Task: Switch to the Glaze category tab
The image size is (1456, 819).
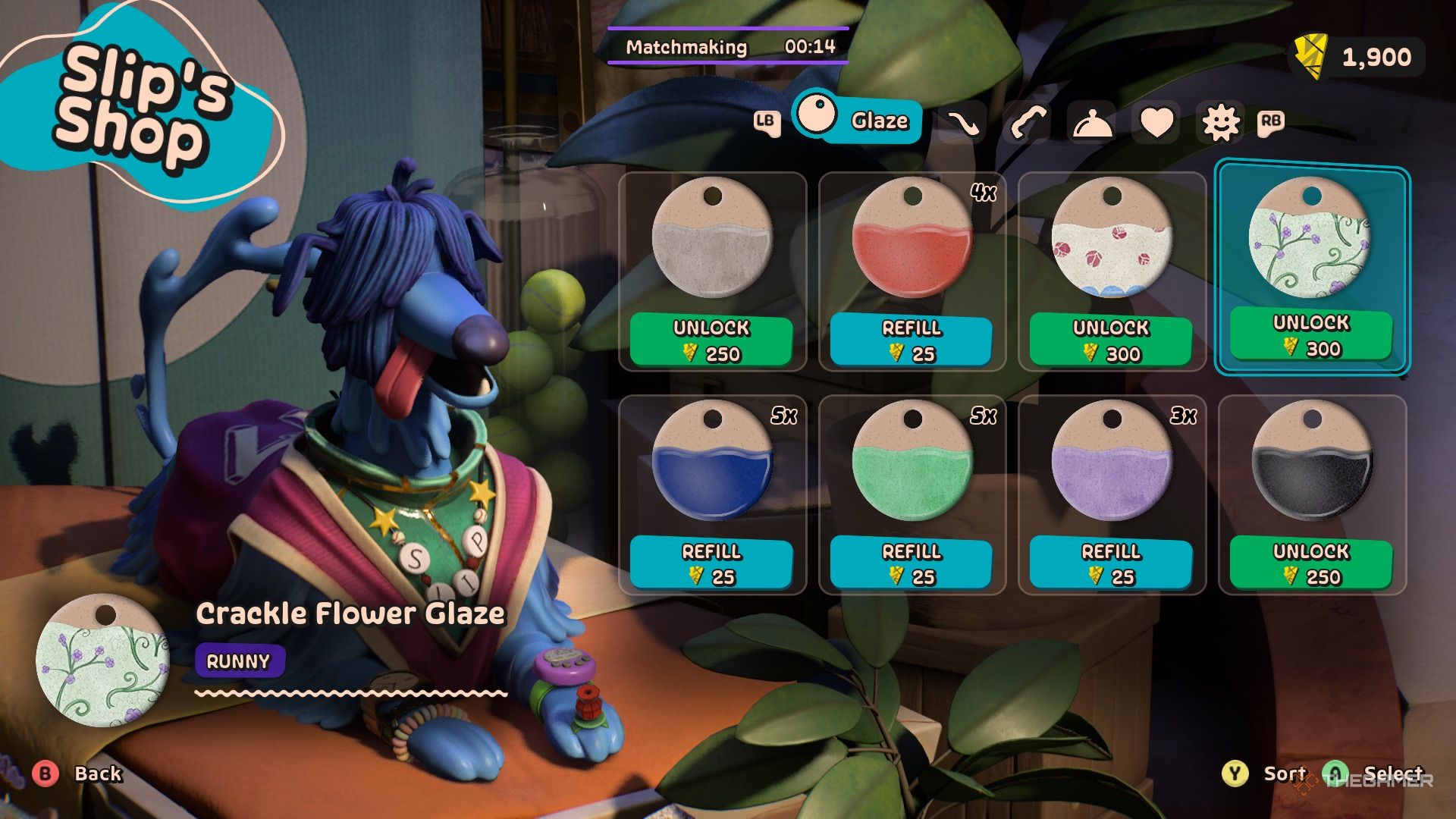Action: tap(857, 119)
